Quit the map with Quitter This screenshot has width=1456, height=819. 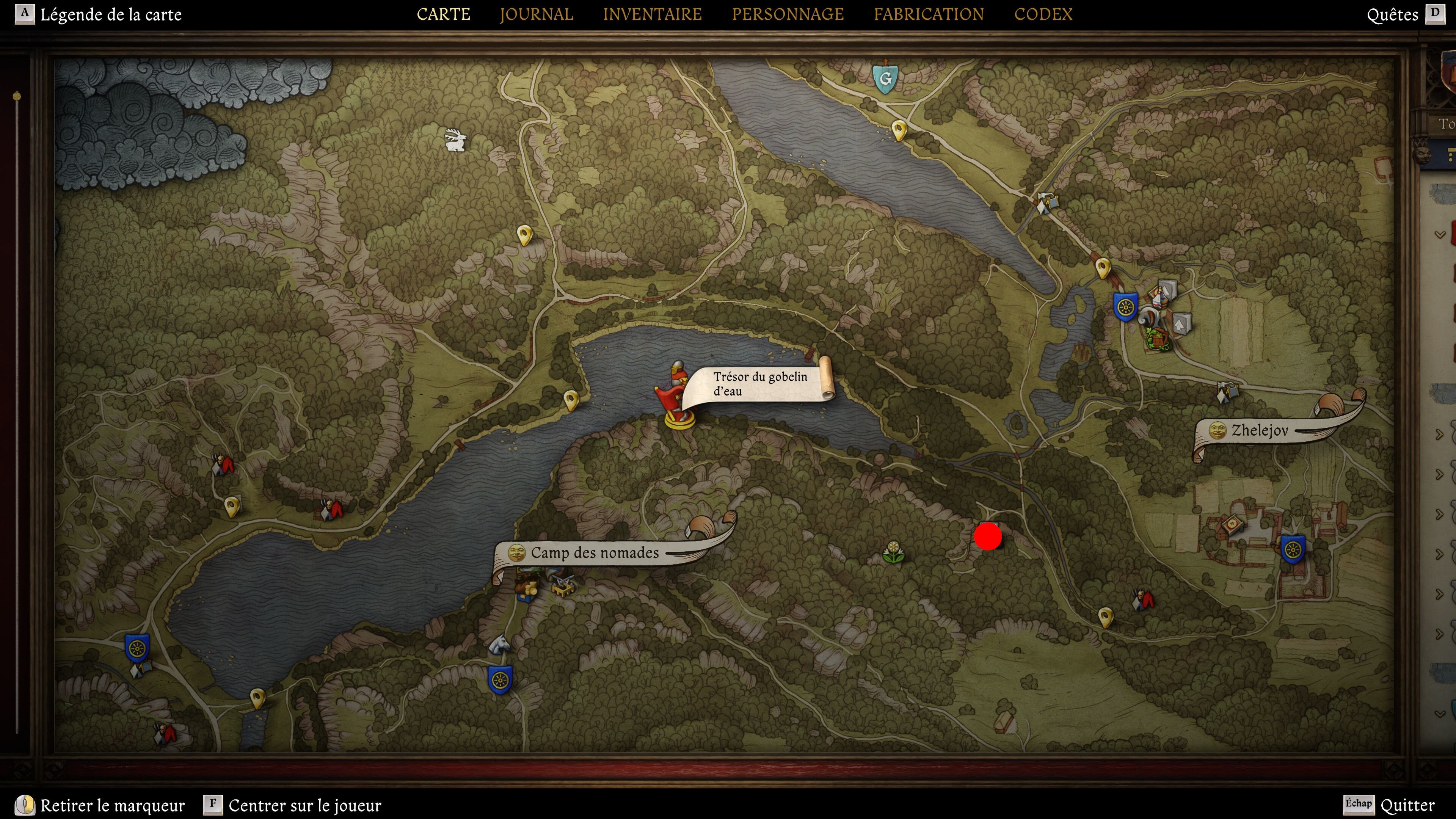tap(1407, 805)
